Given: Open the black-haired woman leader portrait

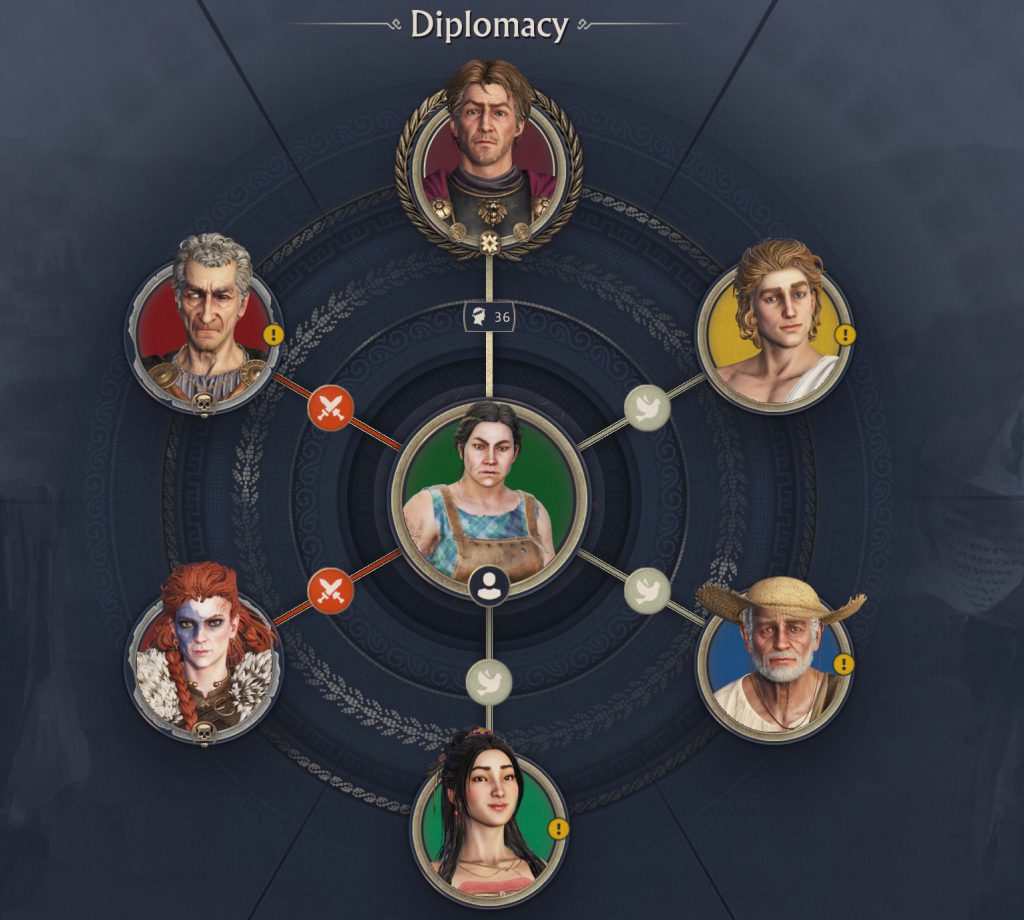Looking at the screenshot, I should pyautogui.click(x=489, y=820).
